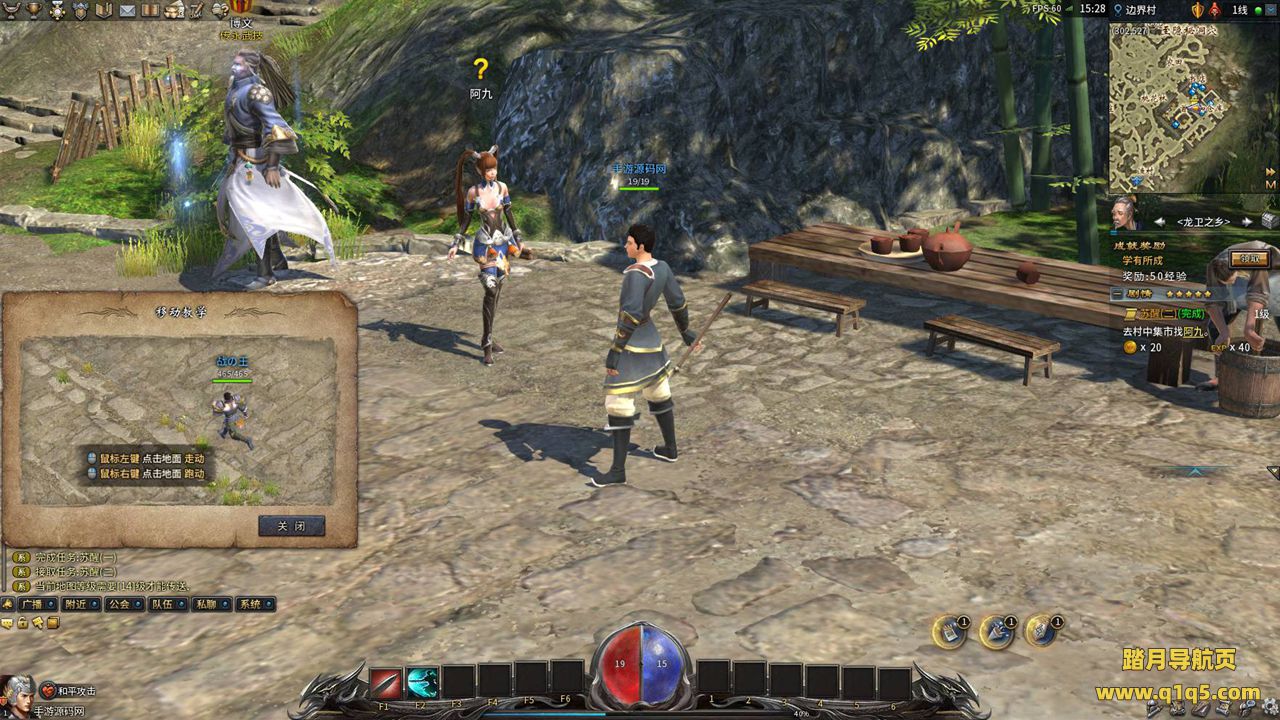This screenshot has height=720, width=1280.
Task: Switch to the 队伍 team chat tab
Action: click(x=163, y=604)
